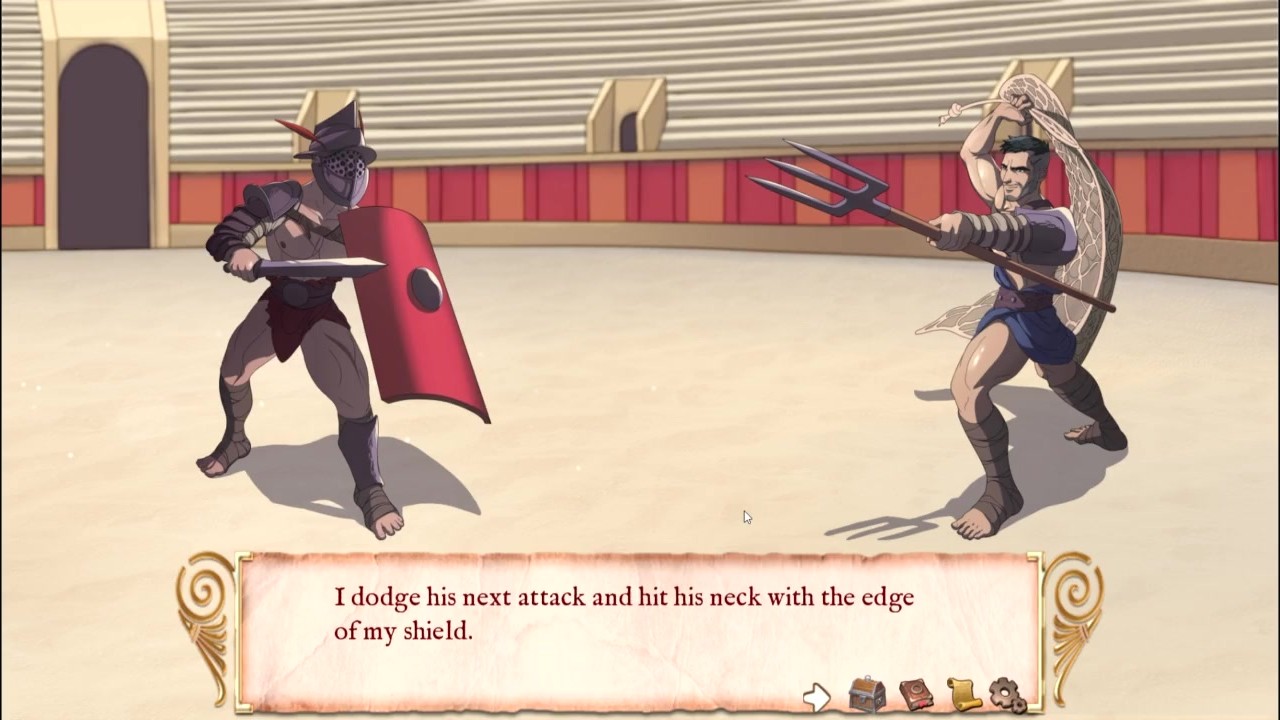Click the white arrow to advance dialogue
This screenshot has height=720, width=1280.
coord(817,696)
